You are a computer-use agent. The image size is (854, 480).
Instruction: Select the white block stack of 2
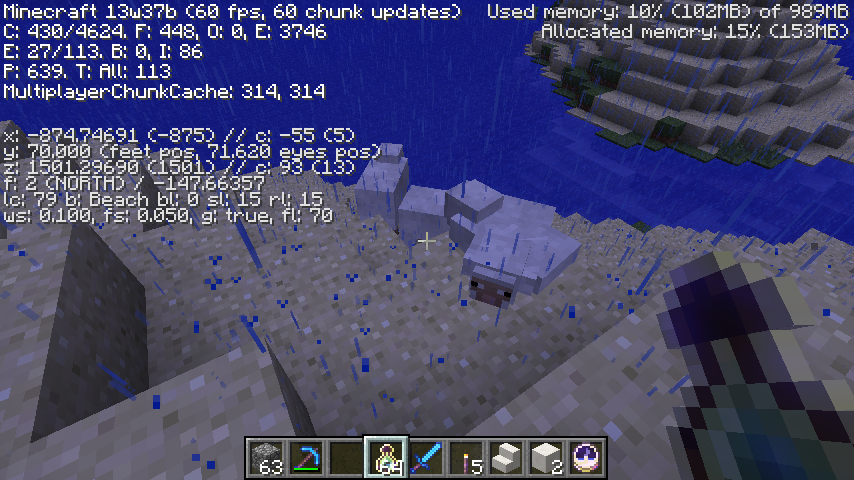pyautogui.click(x=546, y=457)
